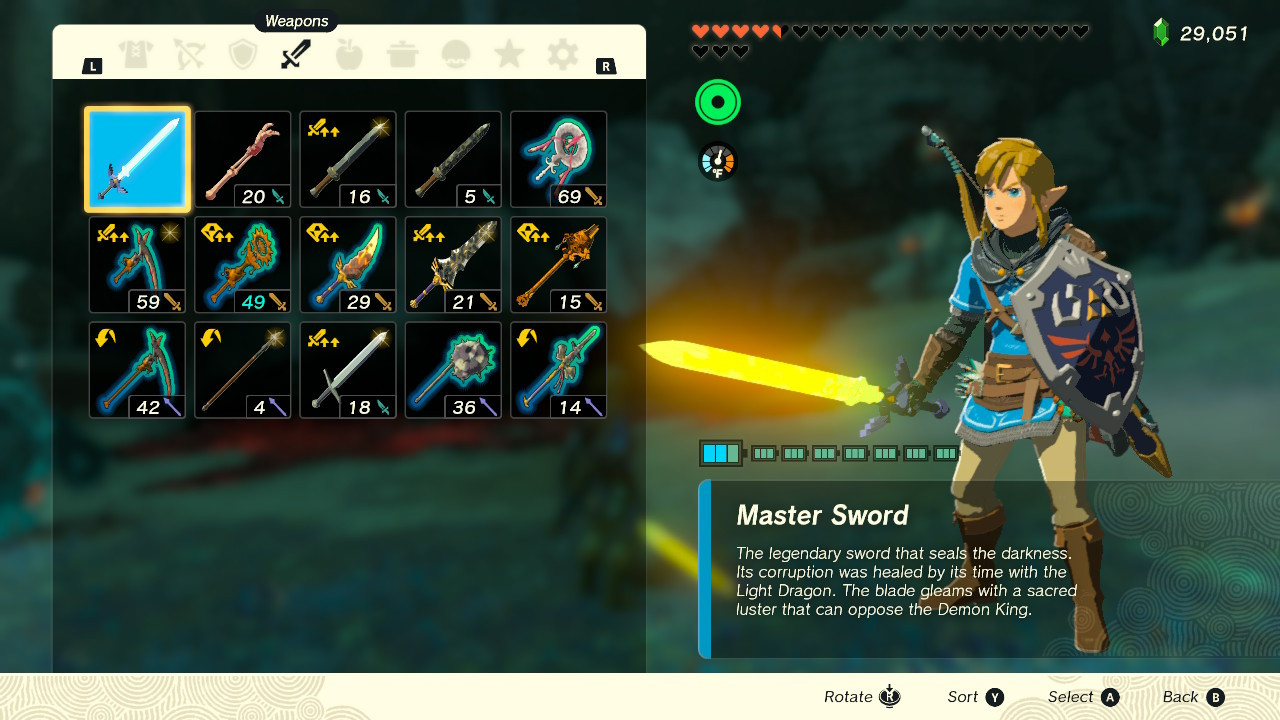Select the Meals cooking pot icon
This screenshot has height=720, width=1280.
402,55
